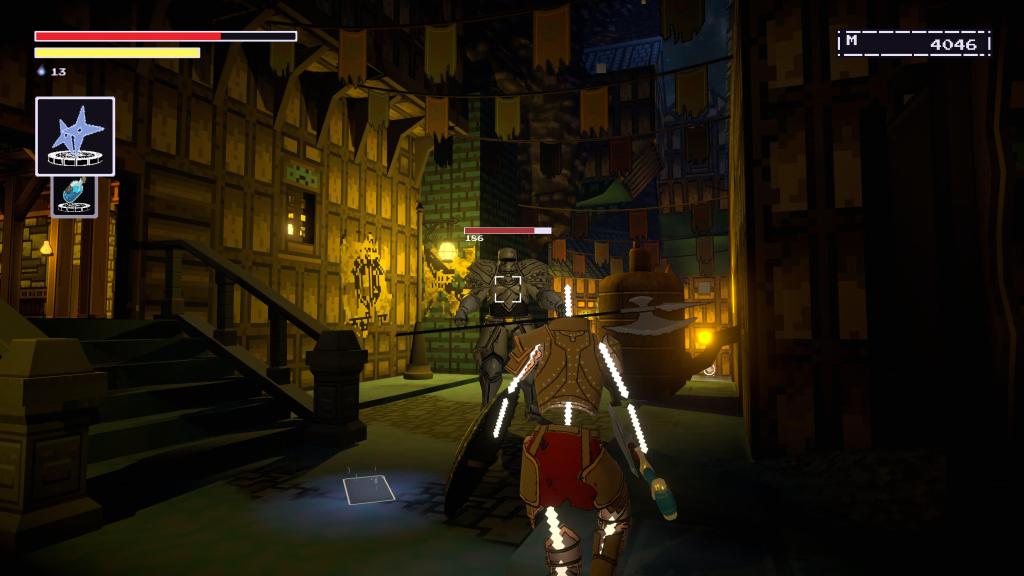The width and height of the screenshot is (1024, 576).
Task: Select the blue potion flask slot
Action: [x=75, y=196]
